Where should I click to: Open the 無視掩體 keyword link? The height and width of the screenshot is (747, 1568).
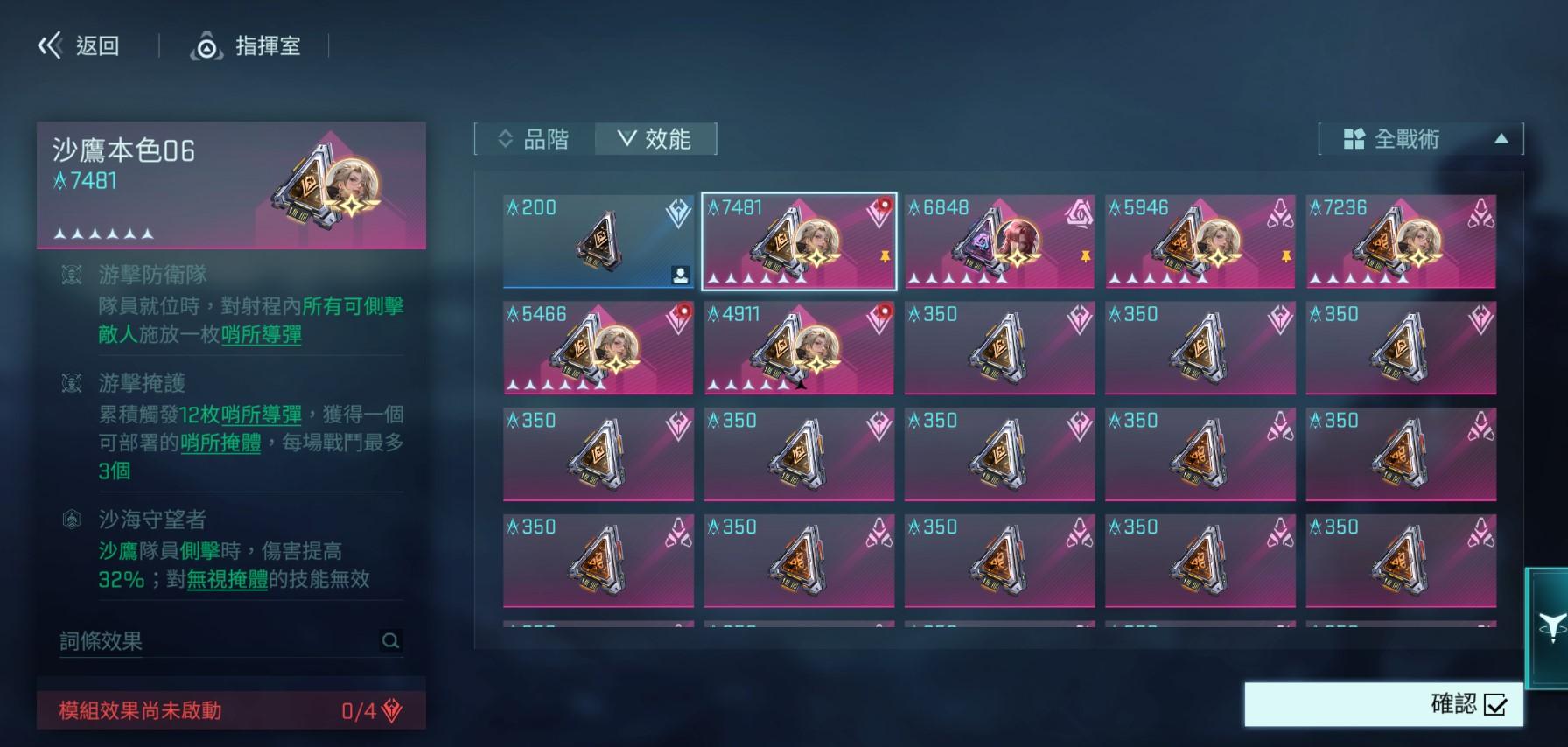pyautogui.click(x=227, y=579)
